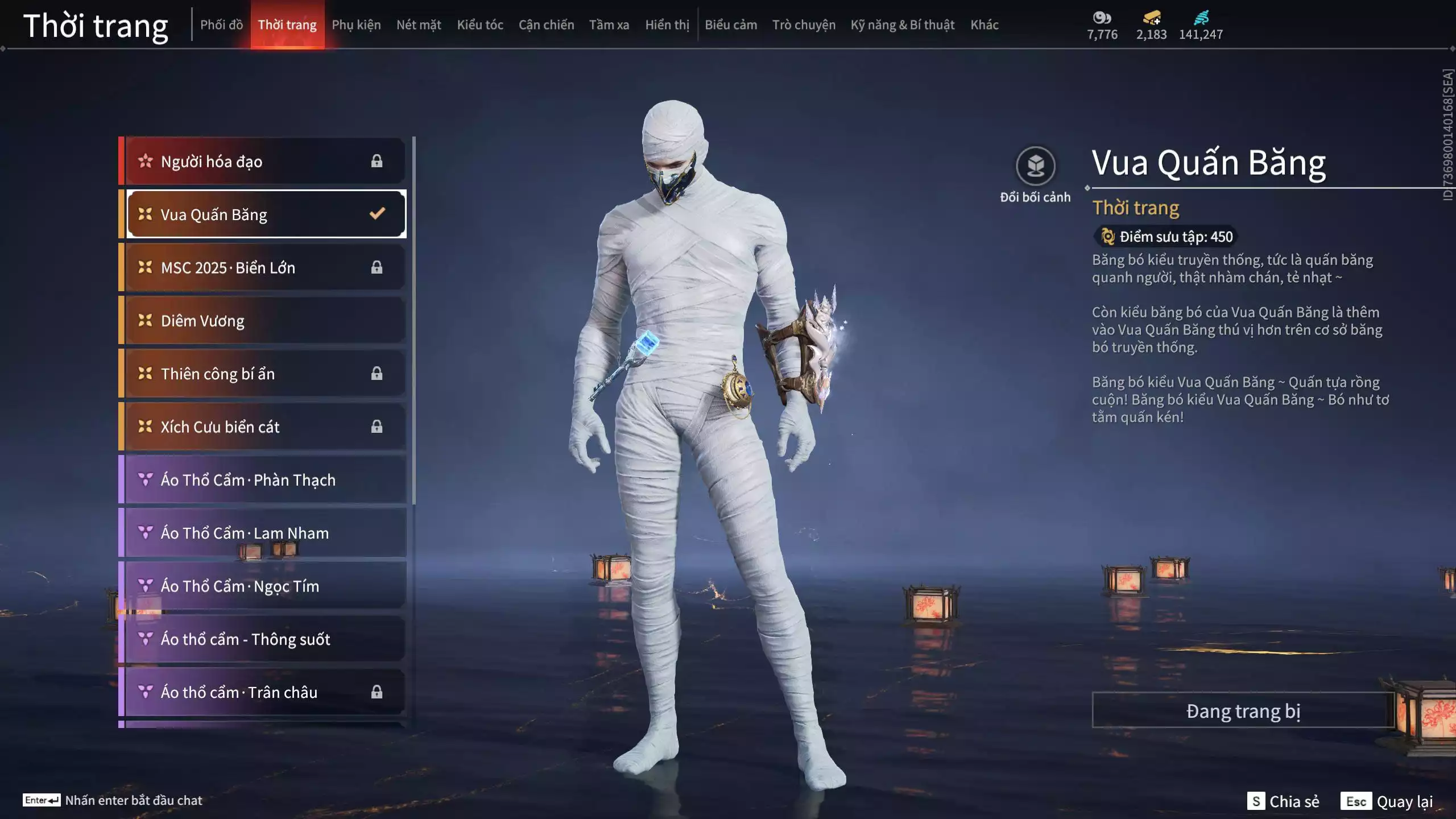
Task: Click the Đang trang bị button
Action: coord(1243,711)
